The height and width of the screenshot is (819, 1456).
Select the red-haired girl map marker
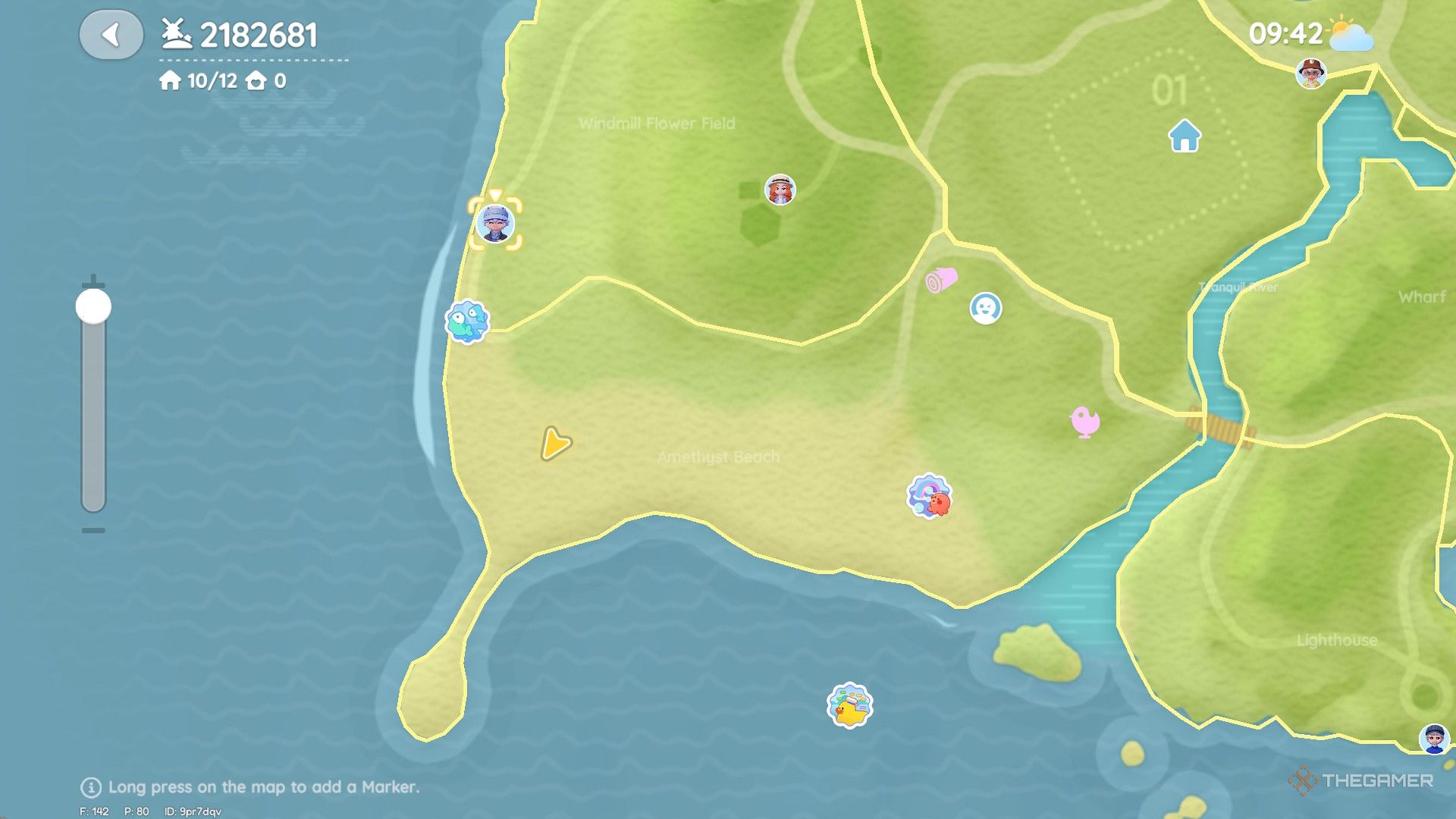point(780,190)
